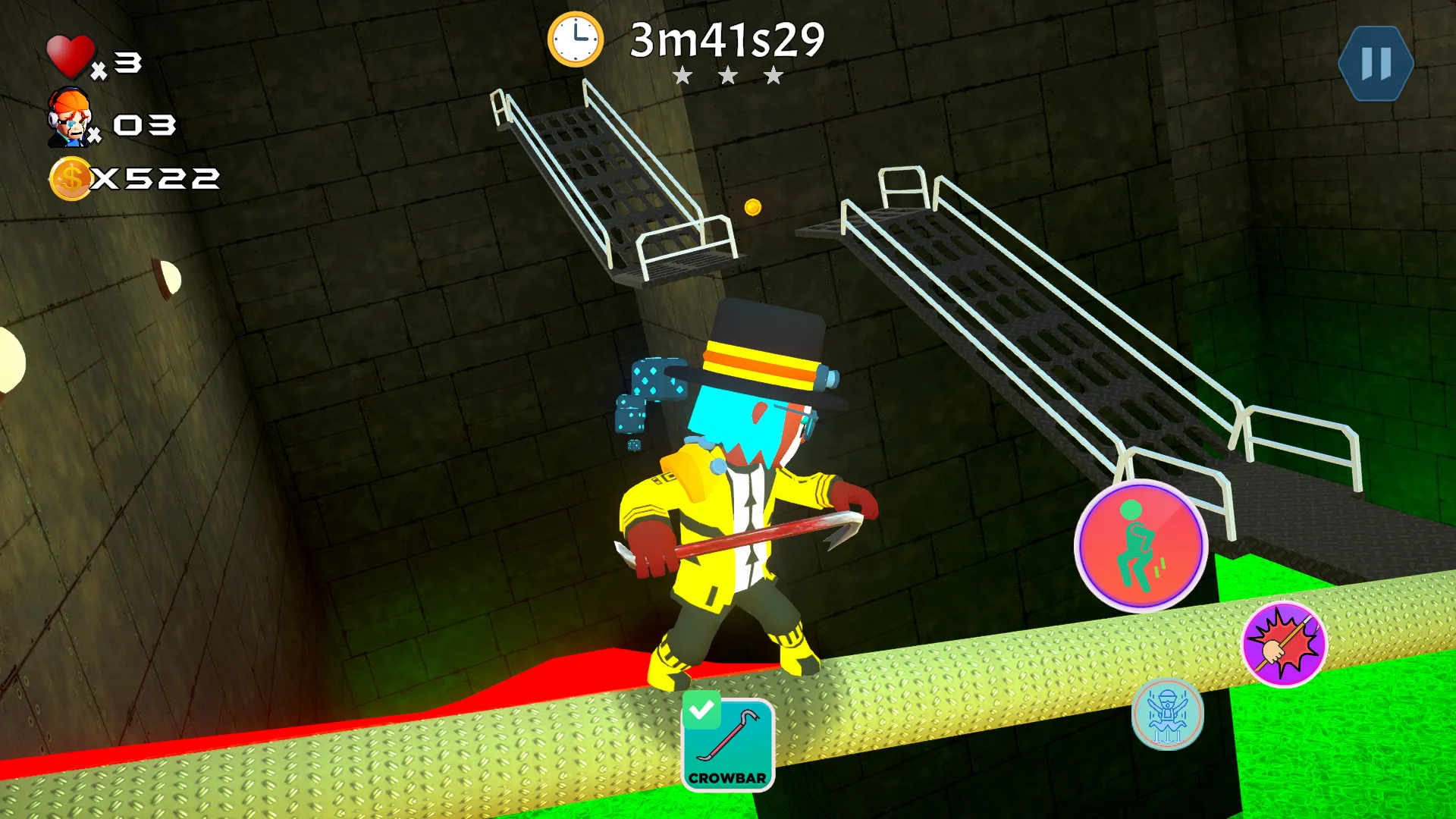
Task: Select the gold dollar coin icon
Action: pyautogui.click(x=70, y=178)
